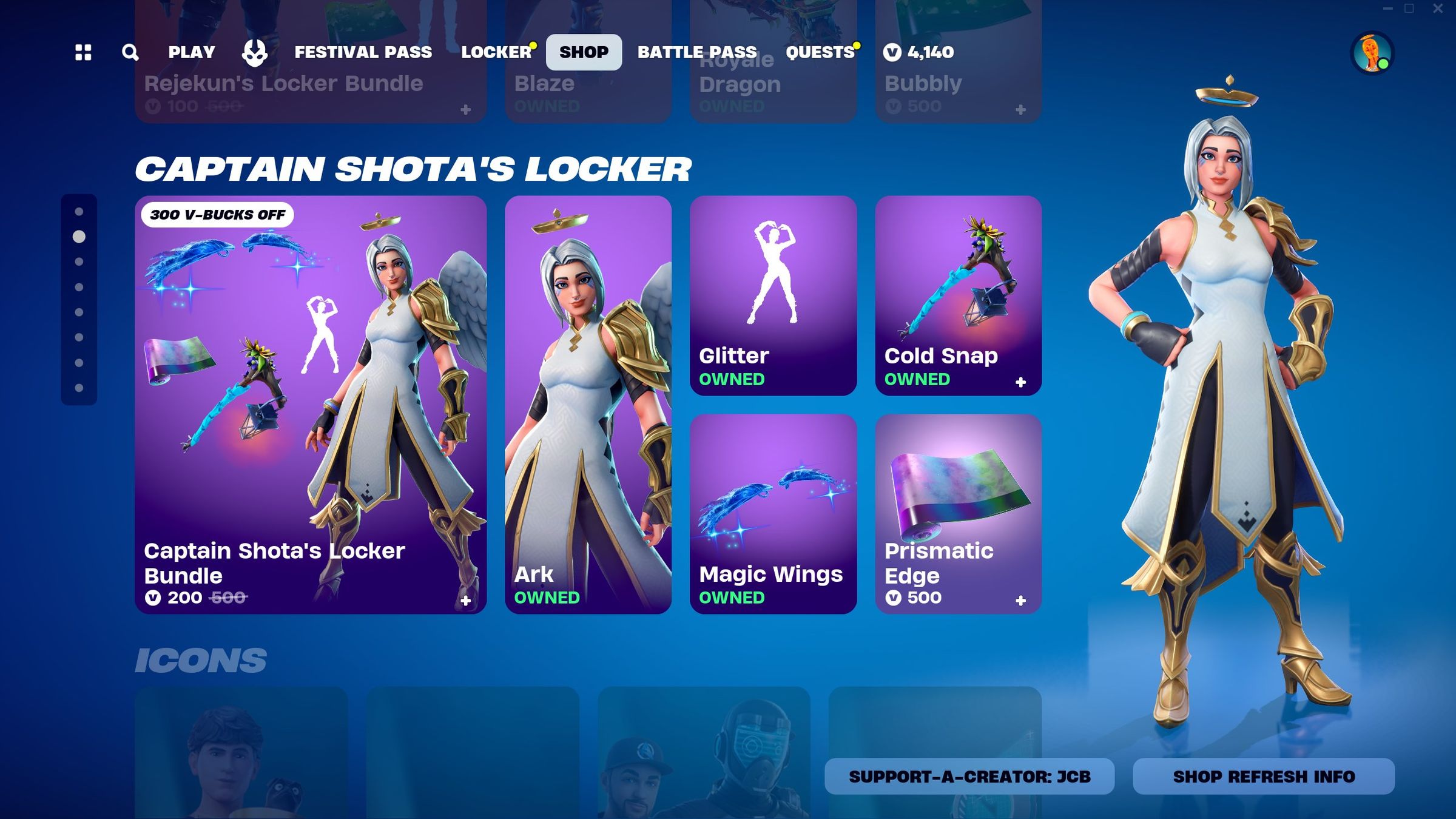The height and width of the screenshot is (819, 1456).
Task: Open the Battle Pass tab
Action: click(x=697, y=52)
